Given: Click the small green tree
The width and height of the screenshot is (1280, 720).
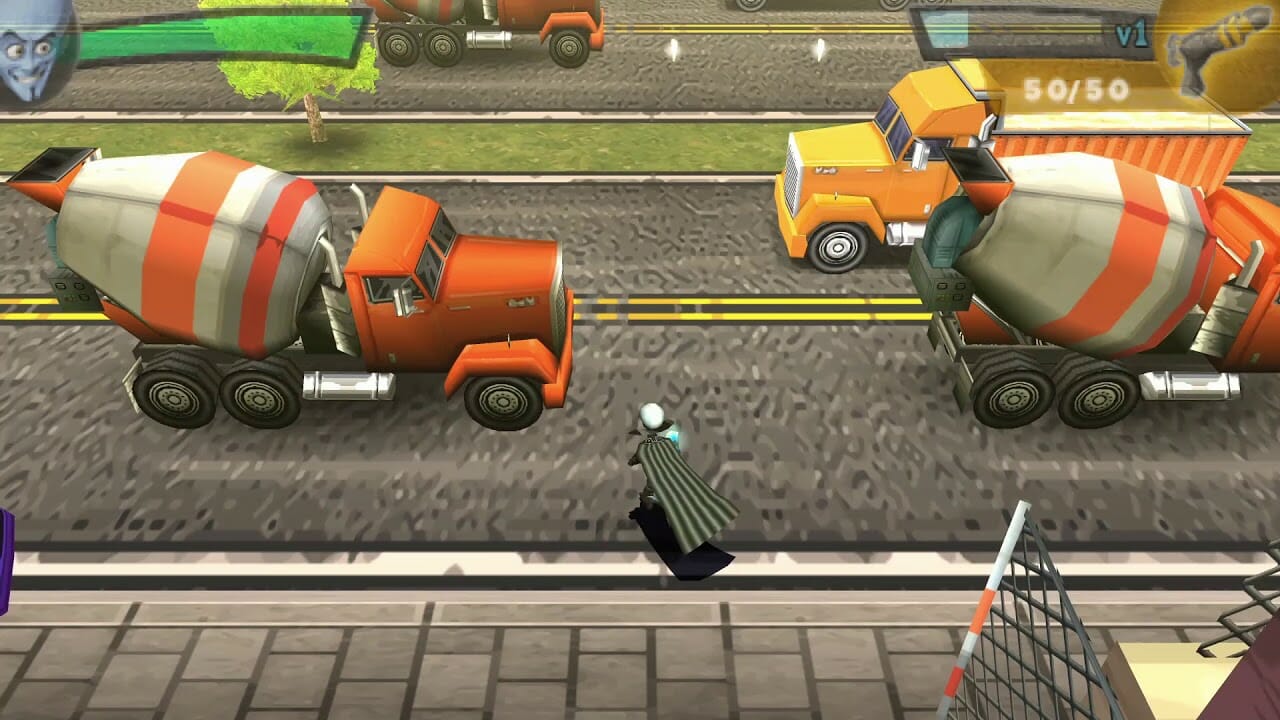Looking at the screenshot, I should 310,80.
